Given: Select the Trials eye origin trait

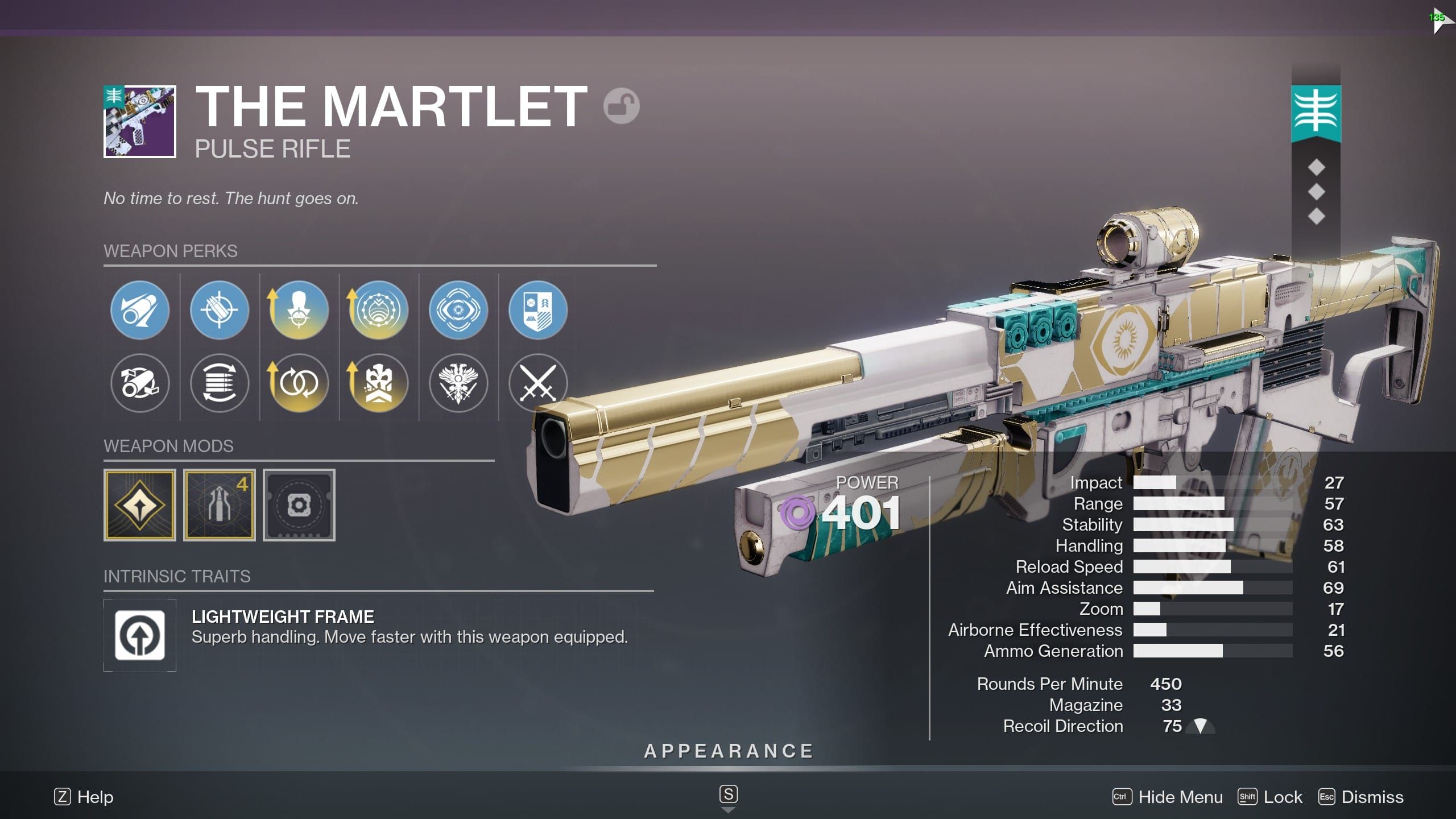Looking at the screenshot, I should [458, 310].
